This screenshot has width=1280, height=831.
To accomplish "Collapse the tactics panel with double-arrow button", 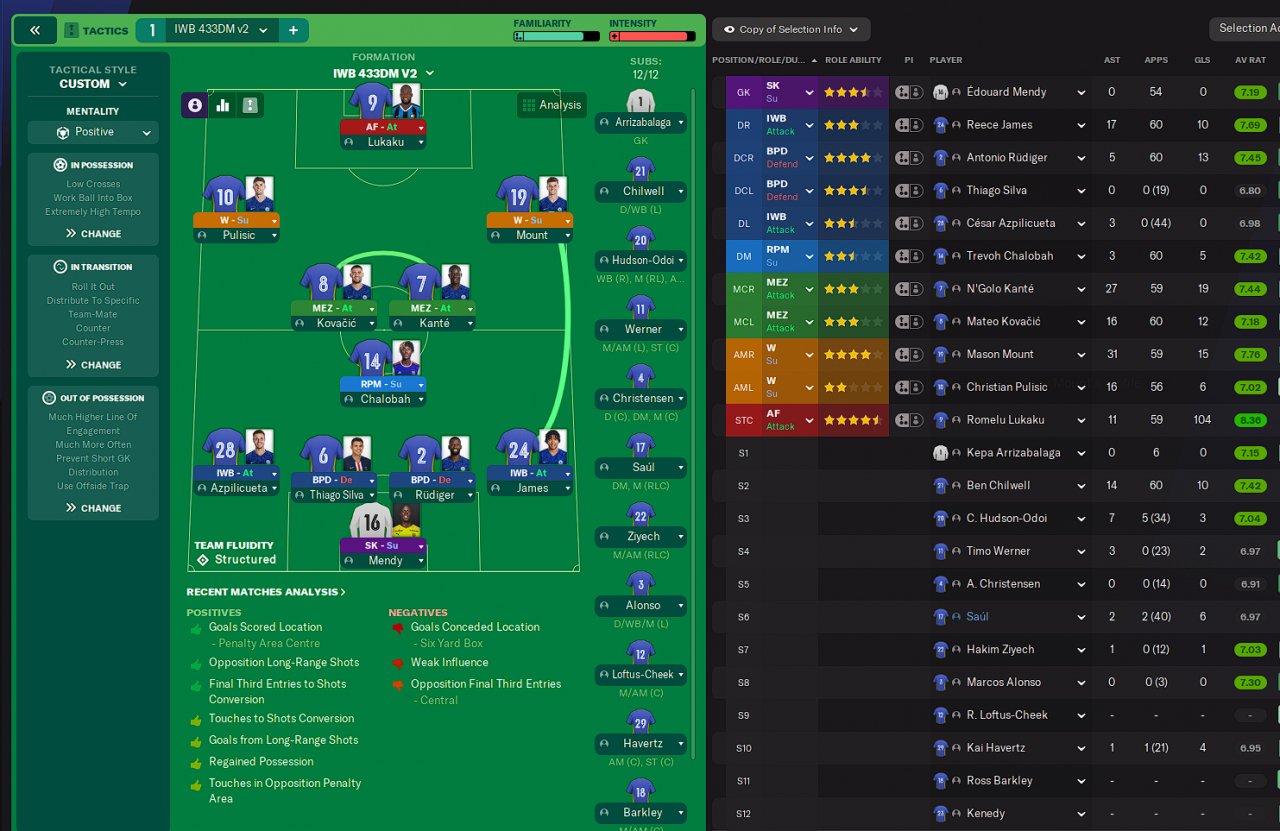I will point(35,30).
